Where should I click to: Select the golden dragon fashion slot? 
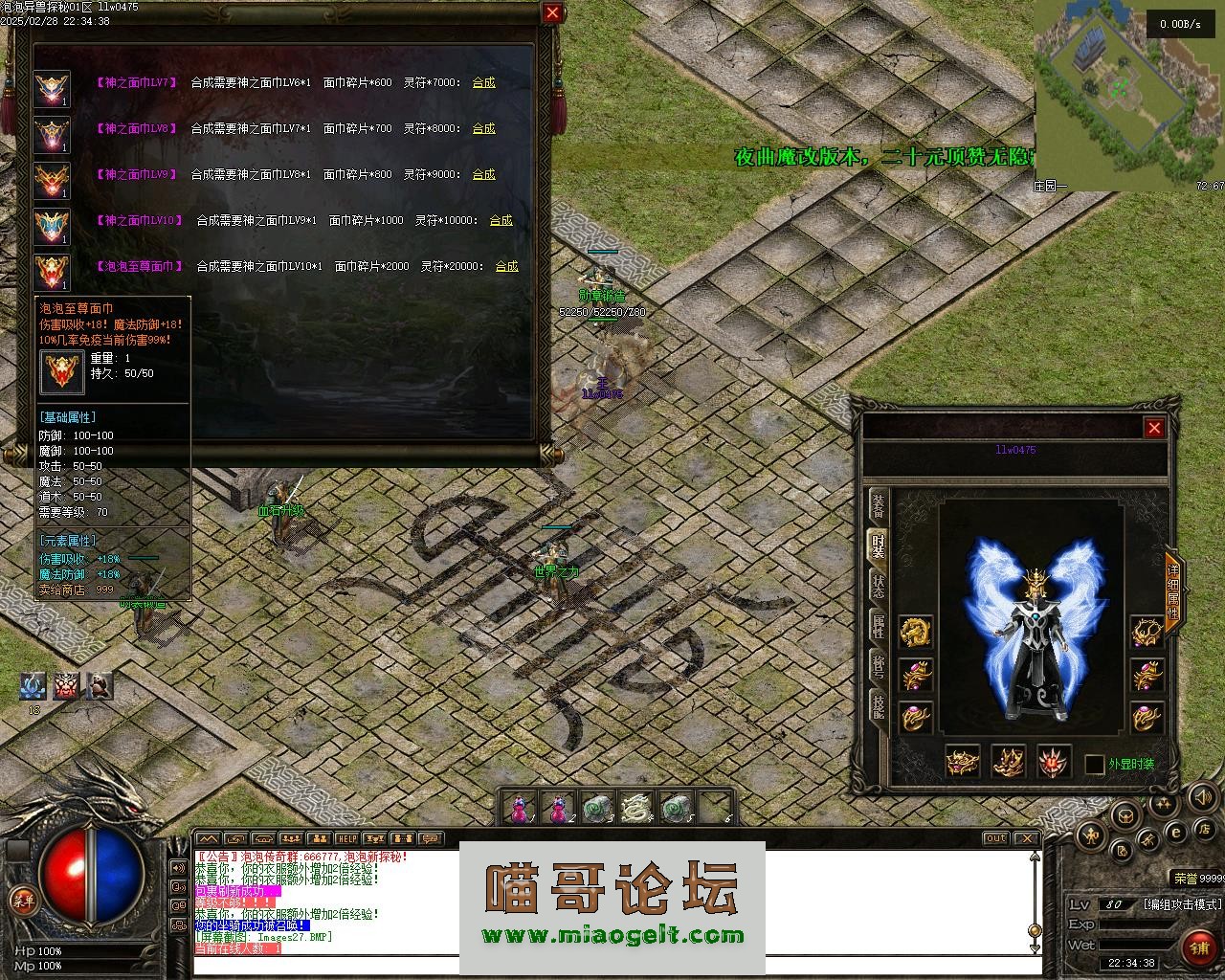pyautogui.click(x=916, y=631)
